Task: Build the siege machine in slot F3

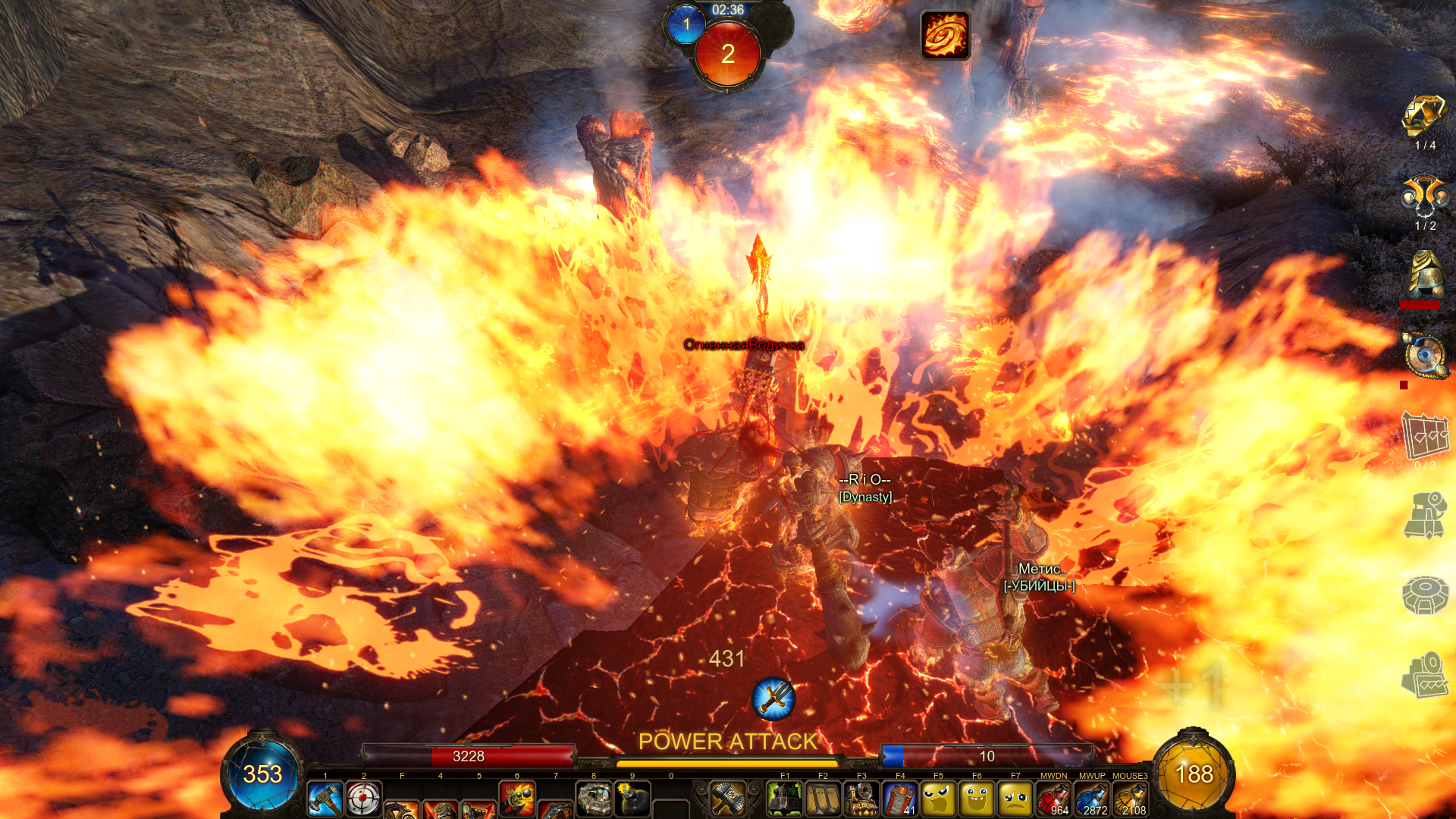Action: pyautogui.click(x=861, y=799)
